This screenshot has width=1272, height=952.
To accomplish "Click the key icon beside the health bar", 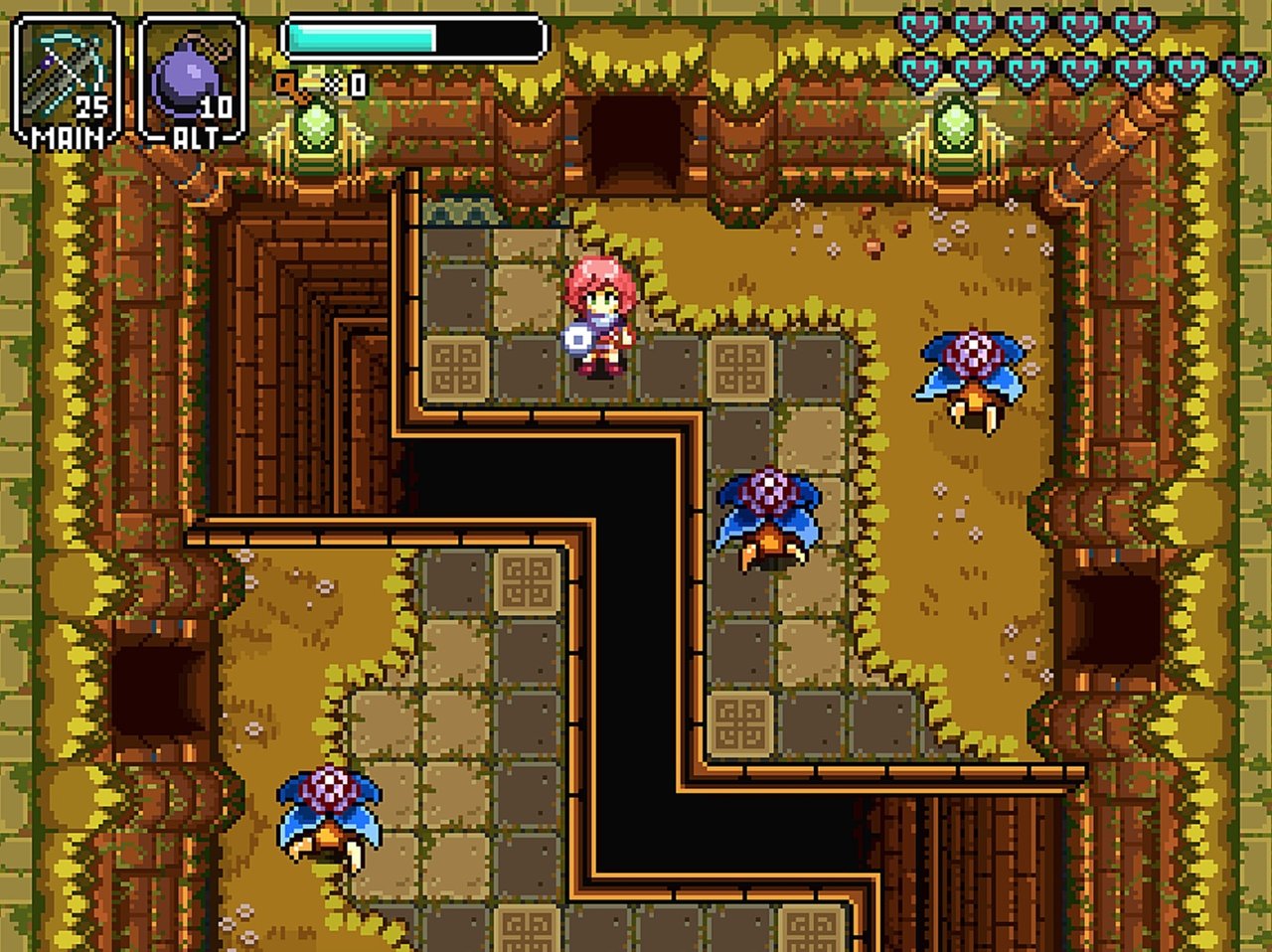I will click(x=288, y=84).
